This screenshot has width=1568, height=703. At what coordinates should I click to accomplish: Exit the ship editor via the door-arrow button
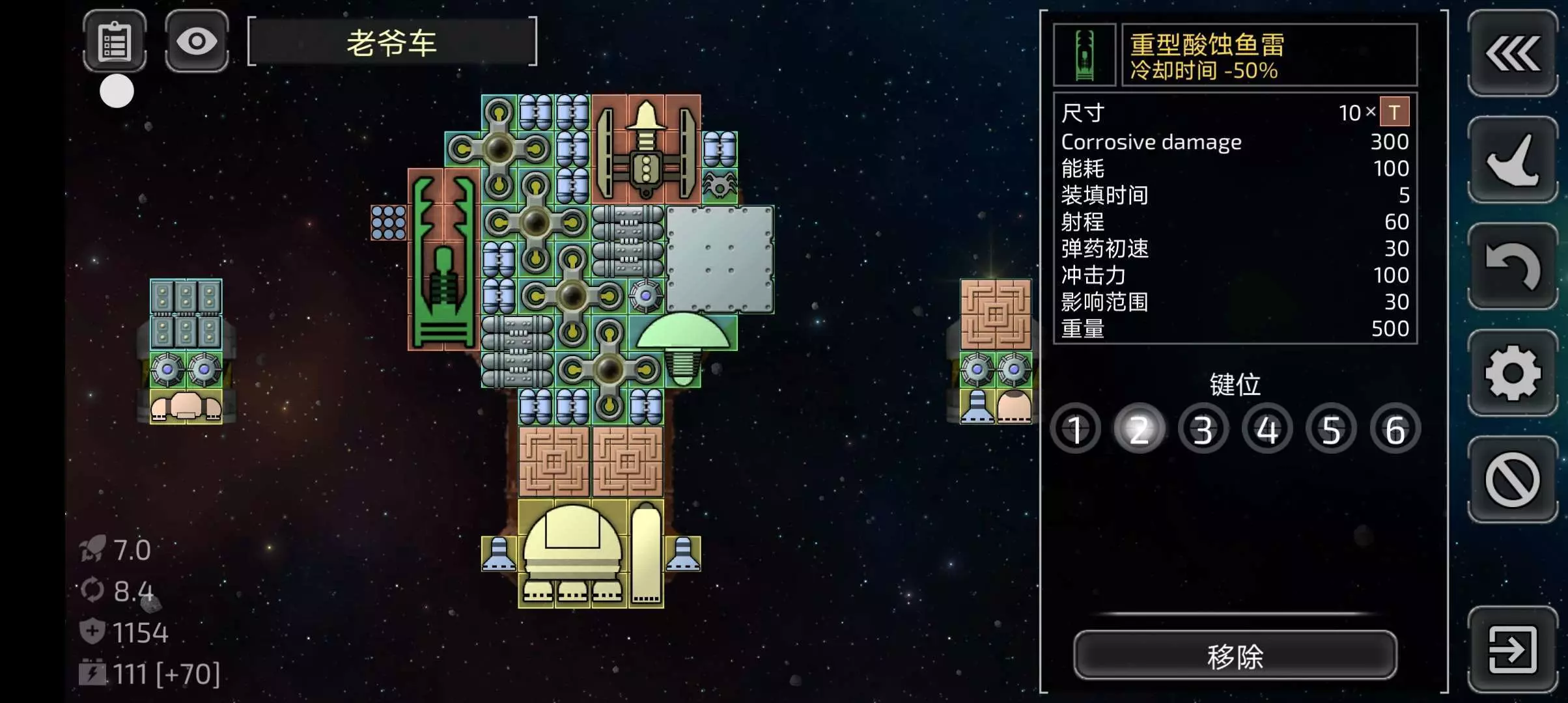[x=1512, y=649]
